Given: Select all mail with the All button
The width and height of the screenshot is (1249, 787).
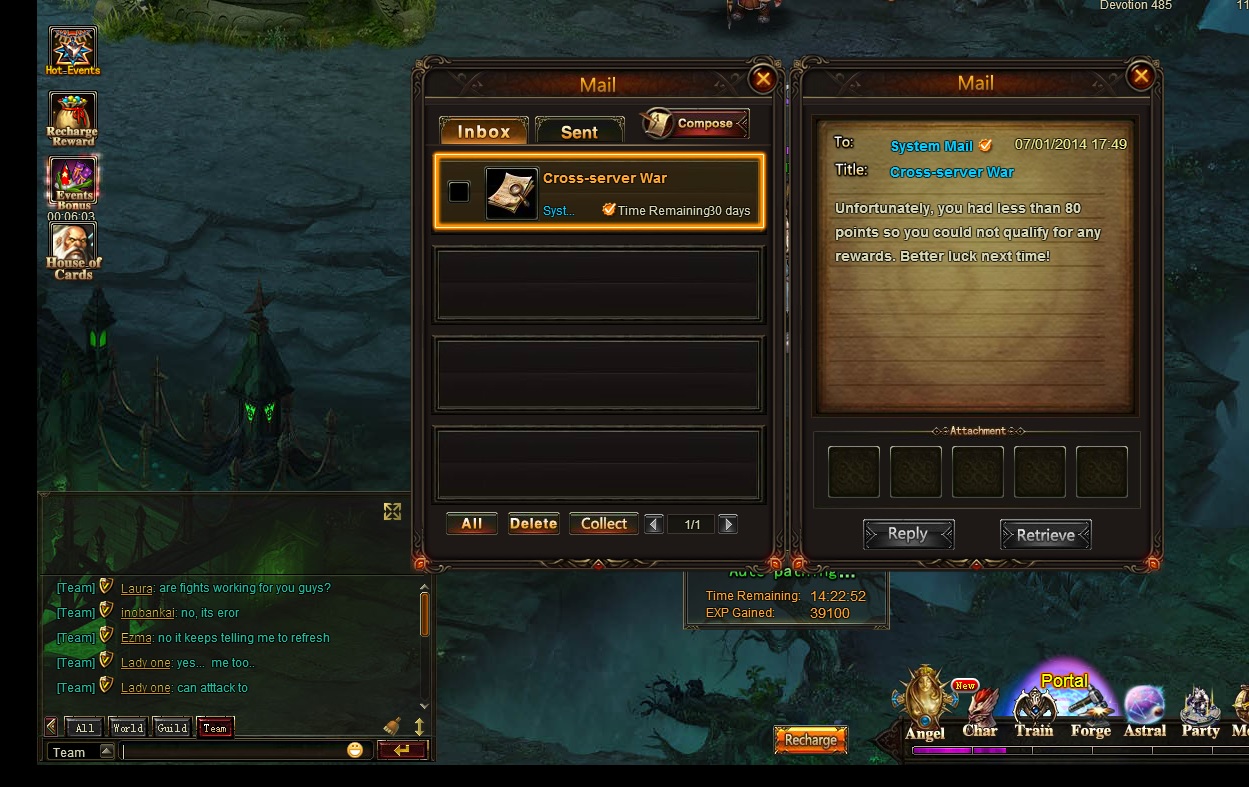Looking at the screenshot, I should pos(472,524).
